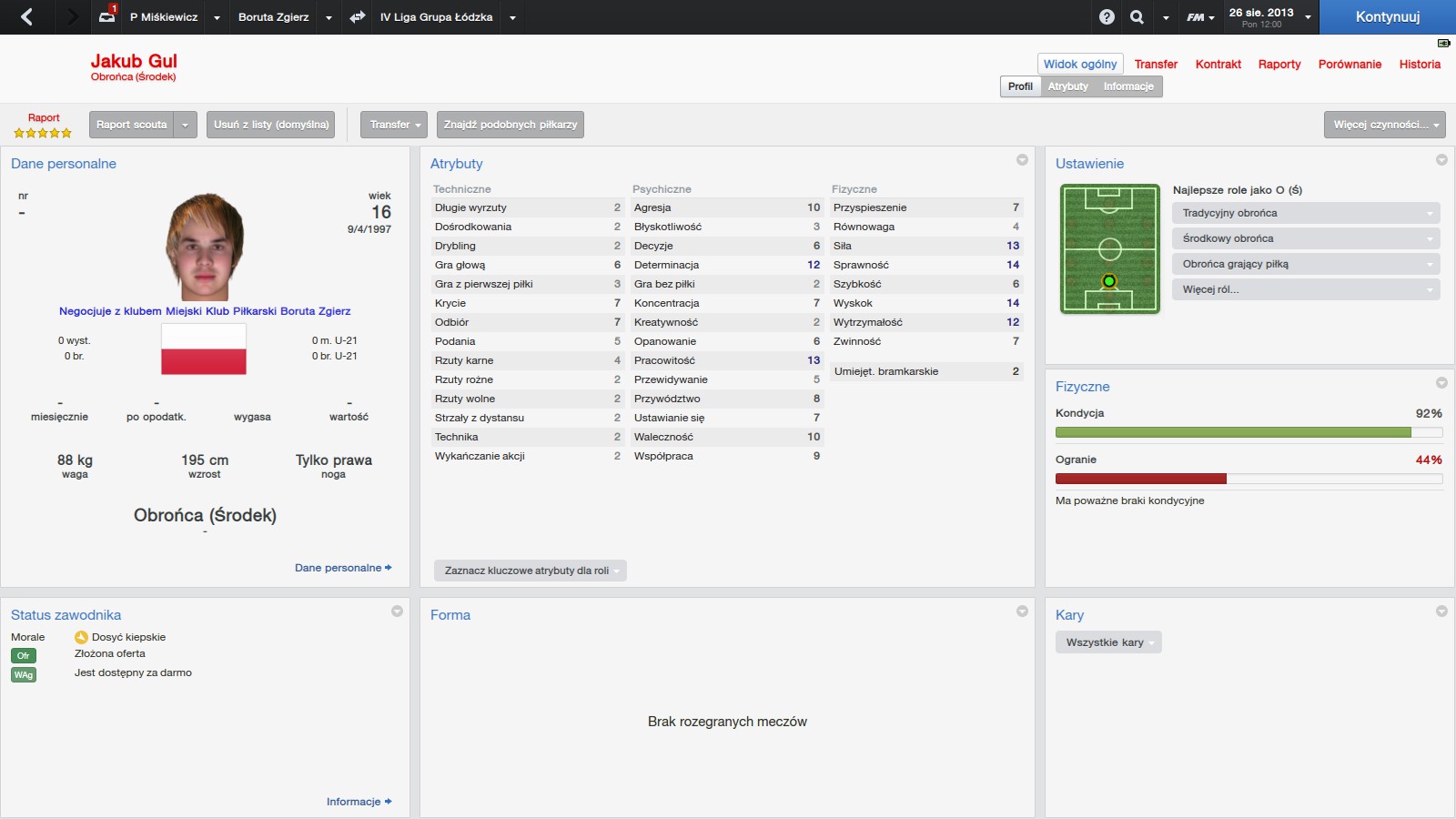Open the Boruta Zgierz club menu
Viewport: 1456px width, 819px height.
click(x=274, y=17)
